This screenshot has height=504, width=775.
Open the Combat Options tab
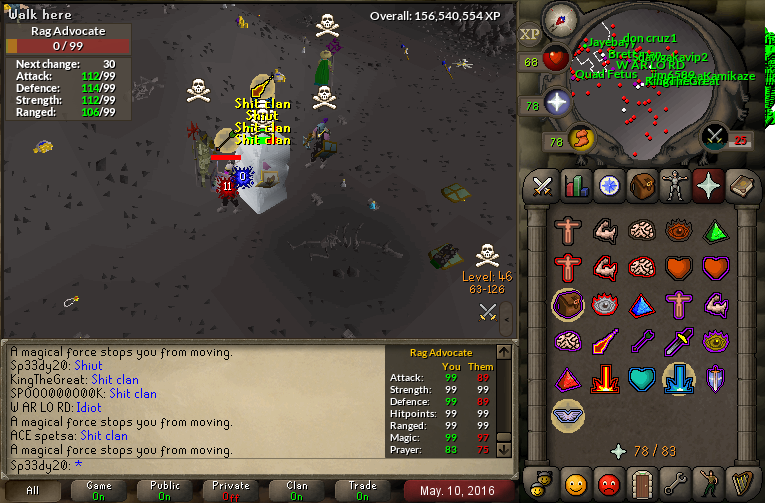pos(543,186)
